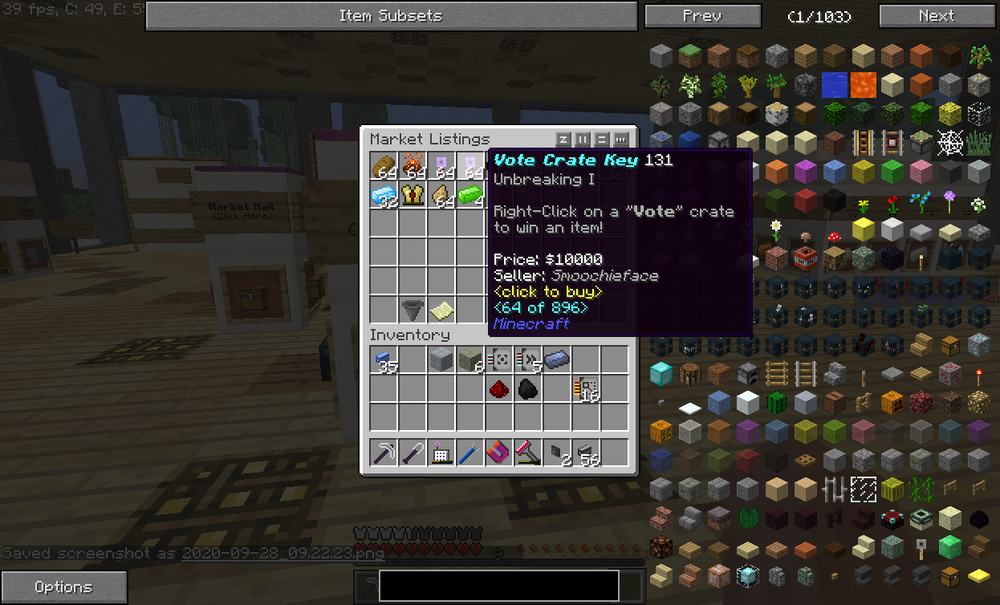Select the cobweb in item list
Viewport: 1000px width, 605px height.
(x=950, y=143)
